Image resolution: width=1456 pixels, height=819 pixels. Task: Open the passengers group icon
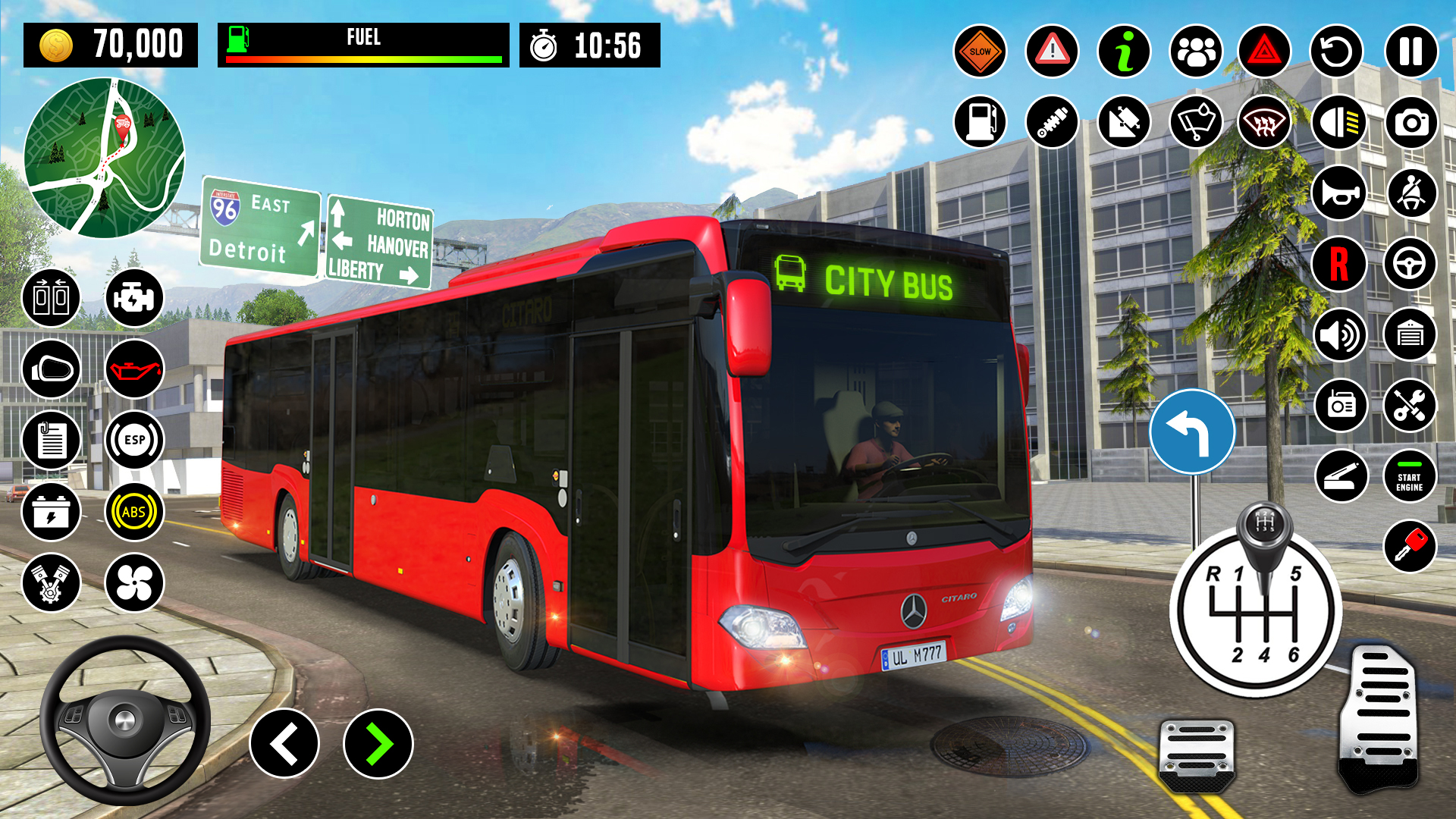click(1196, 52)
